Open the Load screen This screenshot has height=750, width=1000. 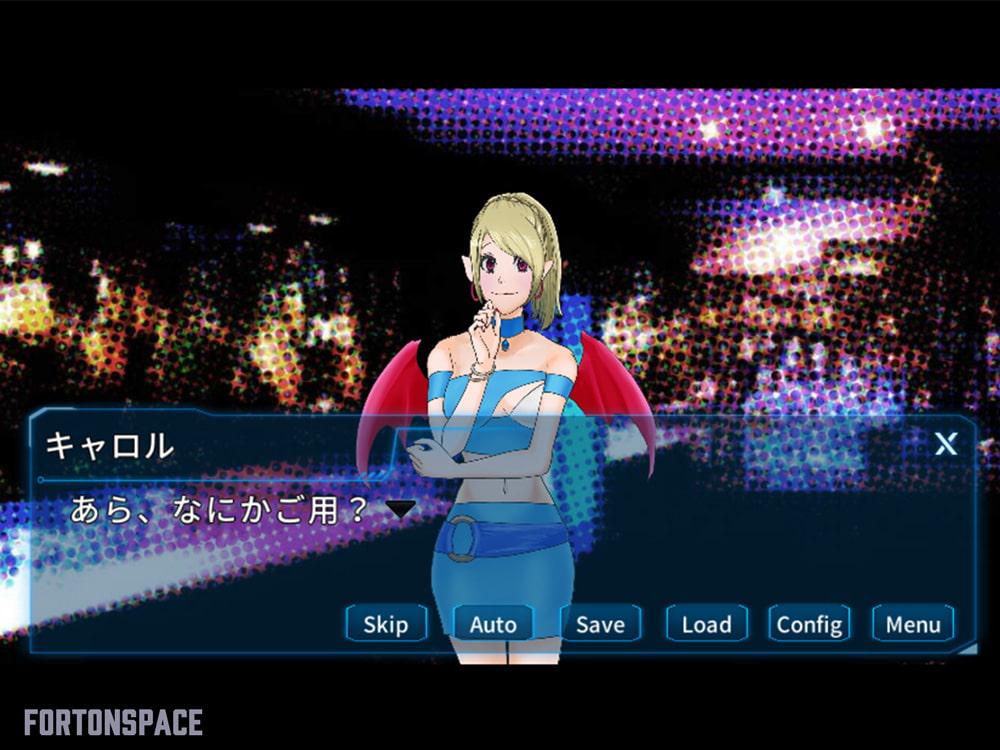coord(706,624)
